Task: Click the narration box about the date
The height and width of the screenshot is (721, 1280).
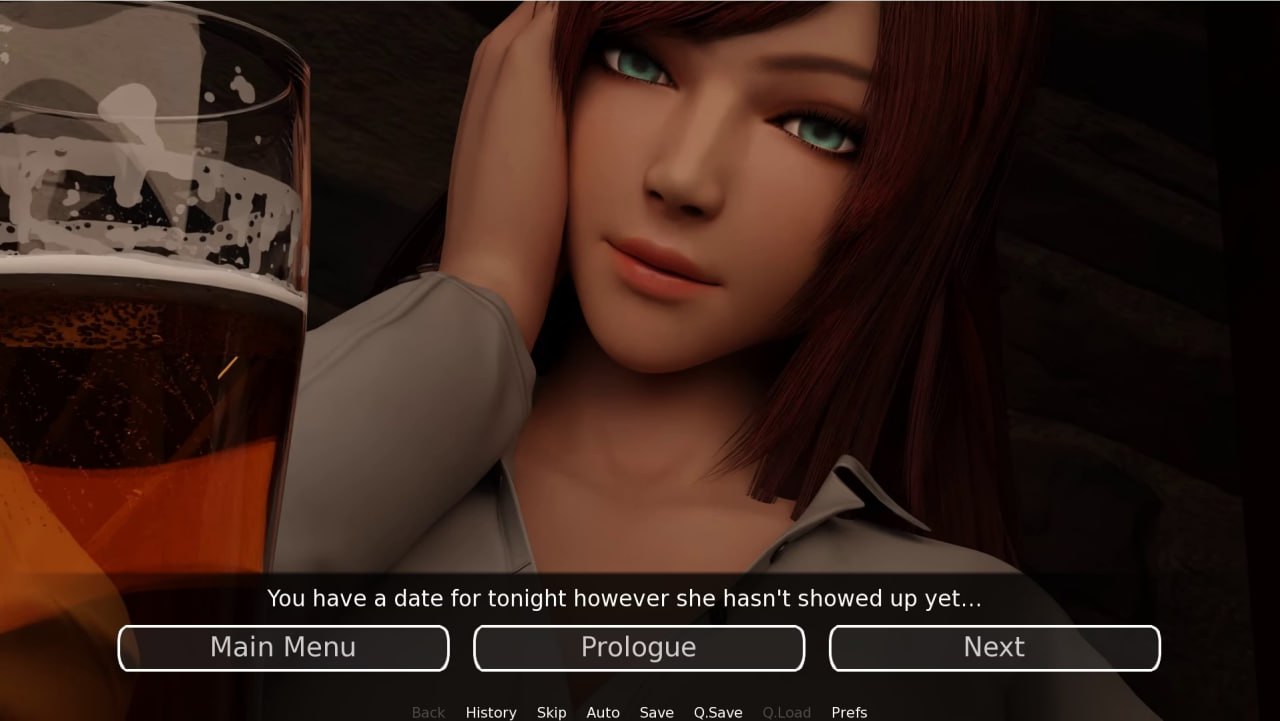Action: [x=624, y=598]
